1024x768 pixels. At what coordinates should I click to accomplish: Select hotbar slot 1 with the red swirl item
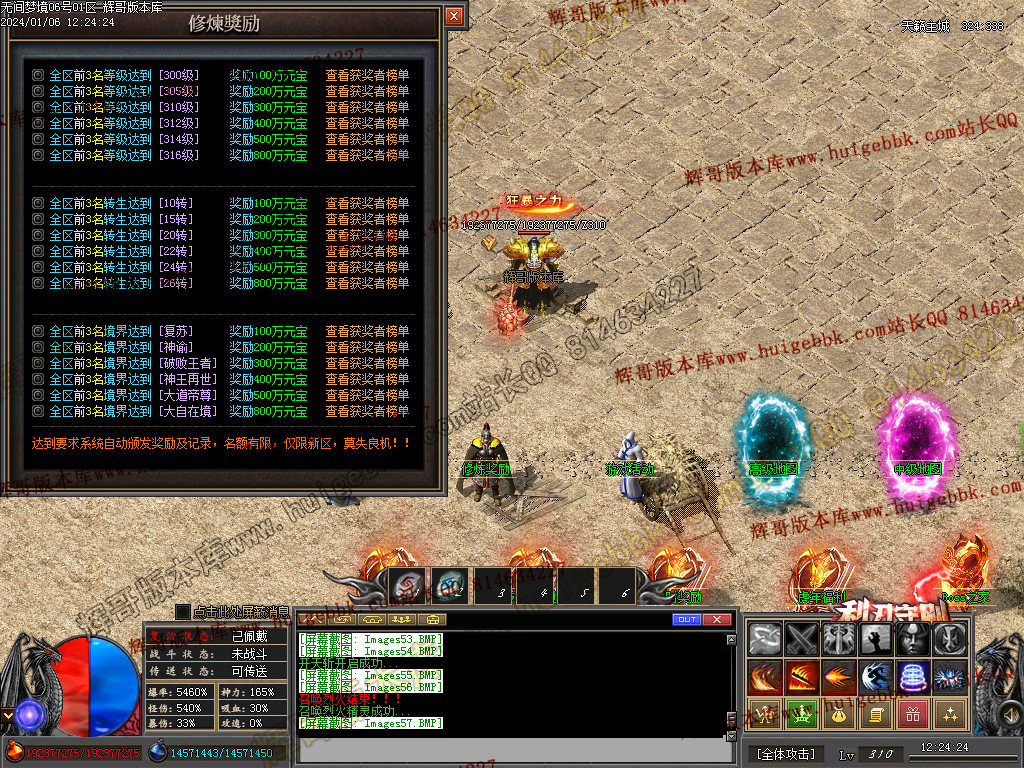coord(406,587)
